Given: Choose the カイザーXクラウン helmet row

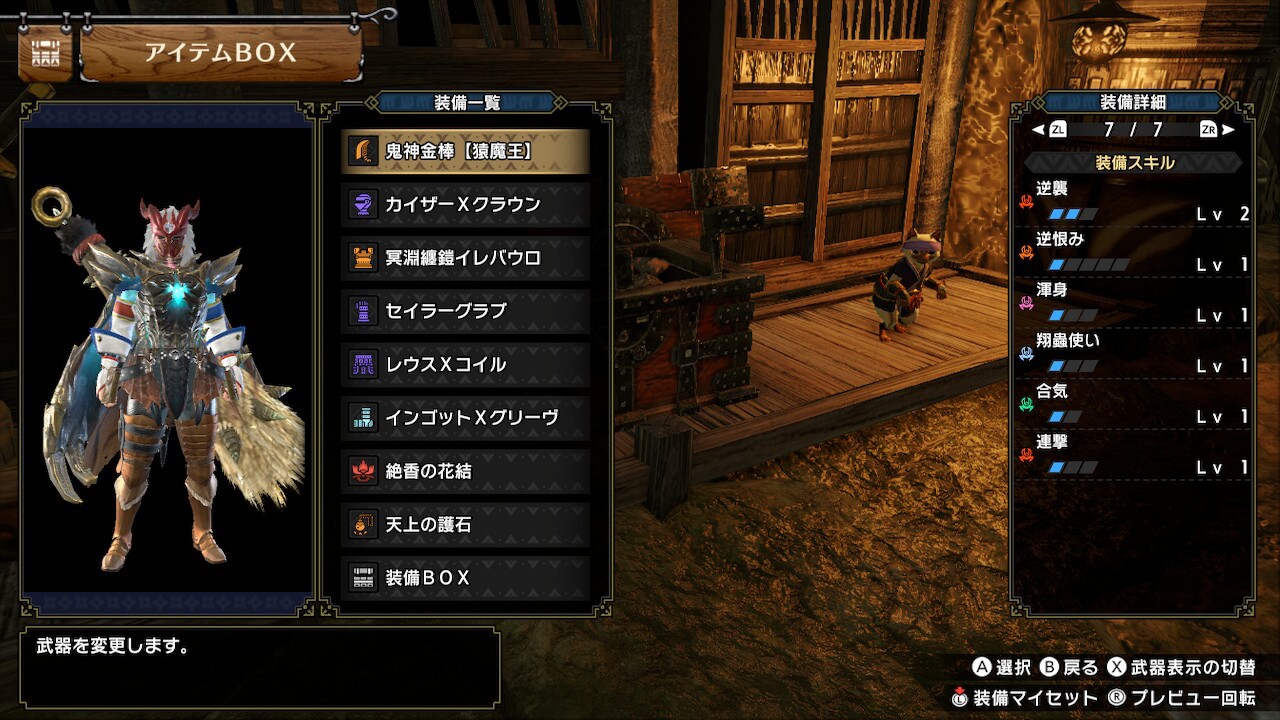Looking at the screenshot, I should (x=465, y=204).
